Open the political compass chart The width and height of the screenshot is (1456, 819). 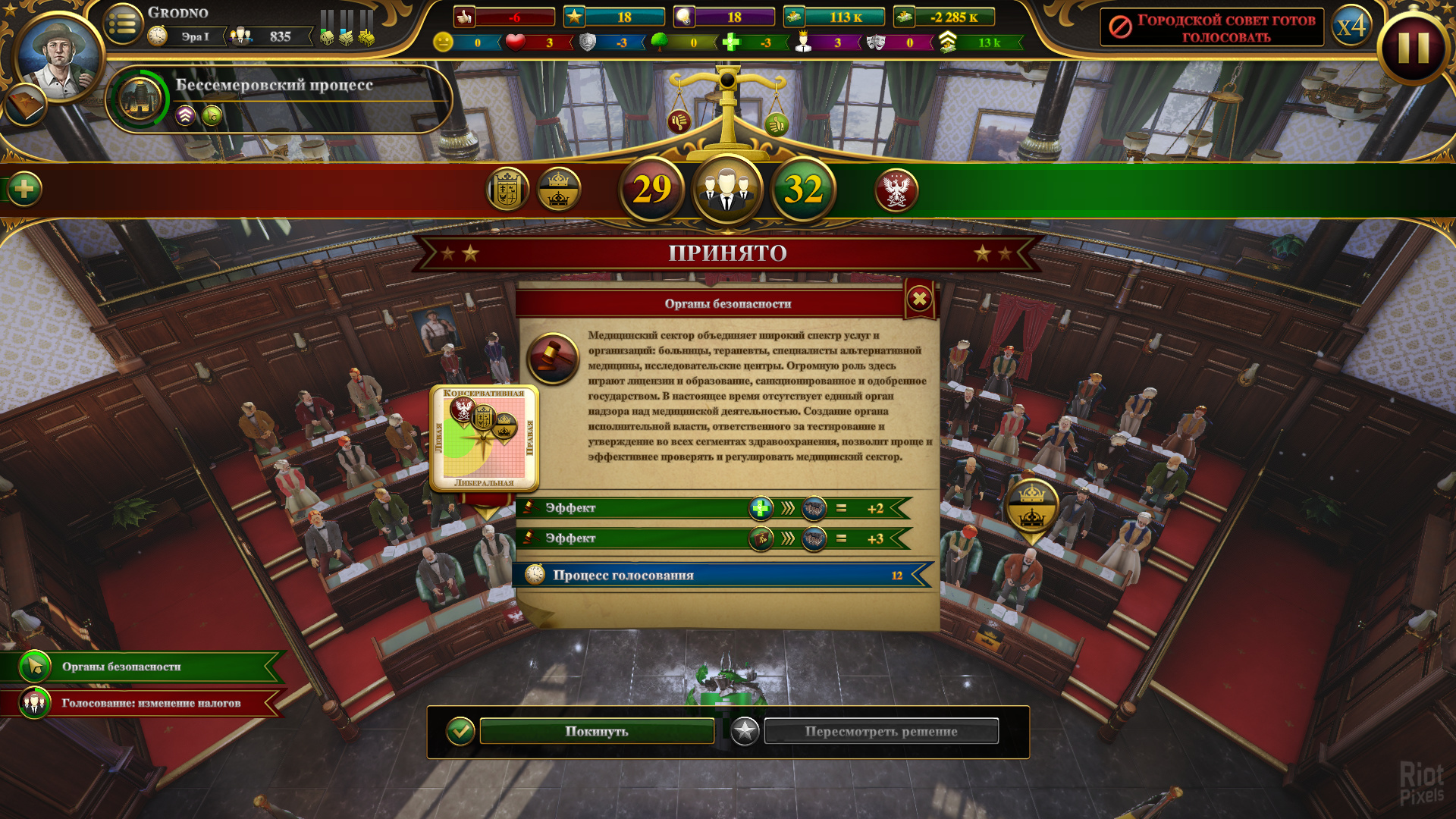tap(484, 438)
